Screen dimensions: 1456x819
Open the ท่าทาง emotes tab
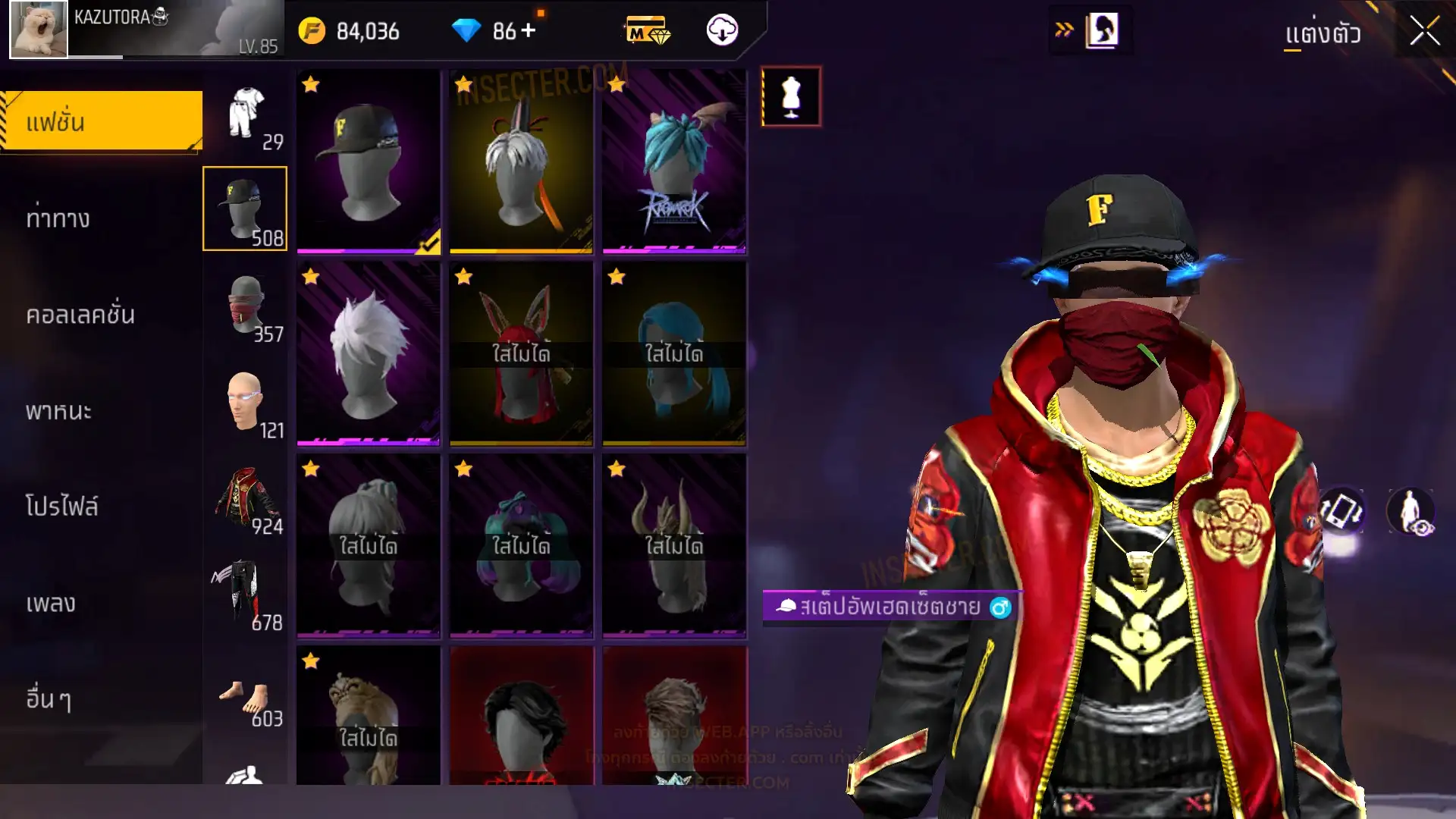(58, 219)
